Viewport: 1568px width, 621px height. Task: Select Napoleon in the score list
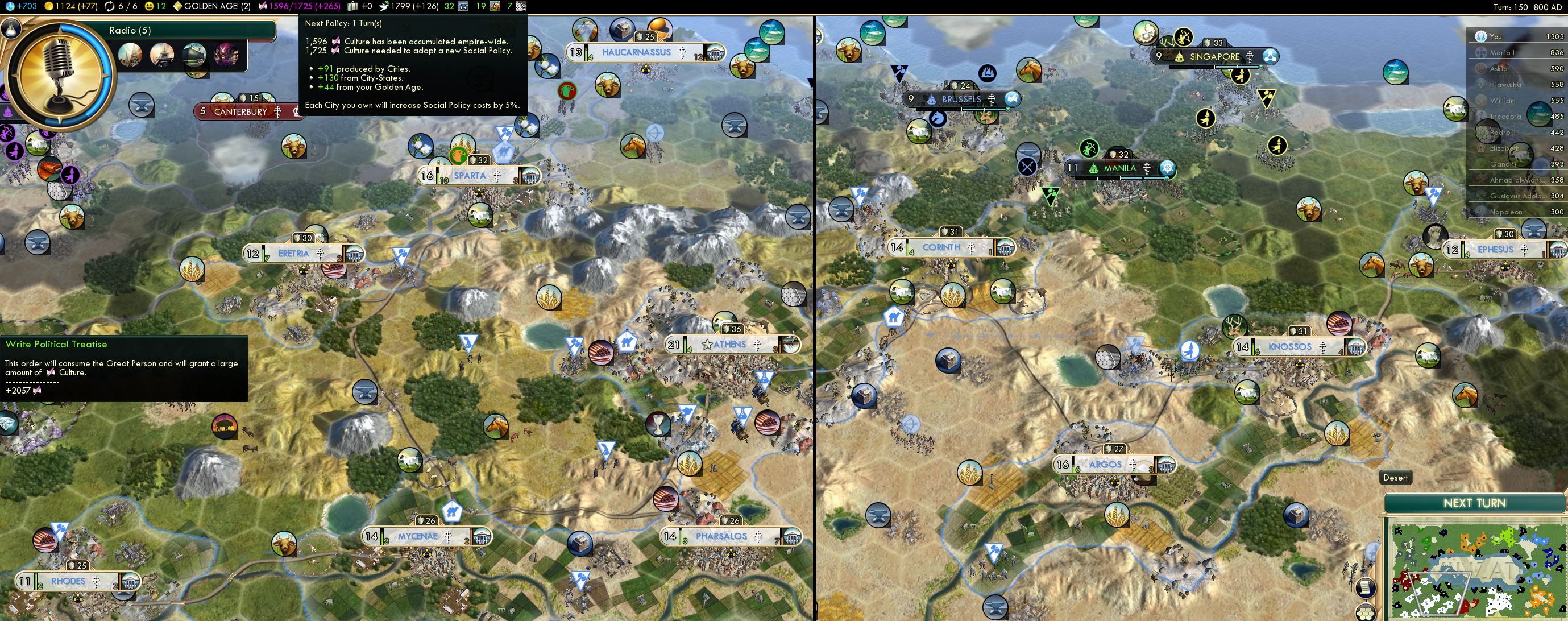tap(1505, 212)
